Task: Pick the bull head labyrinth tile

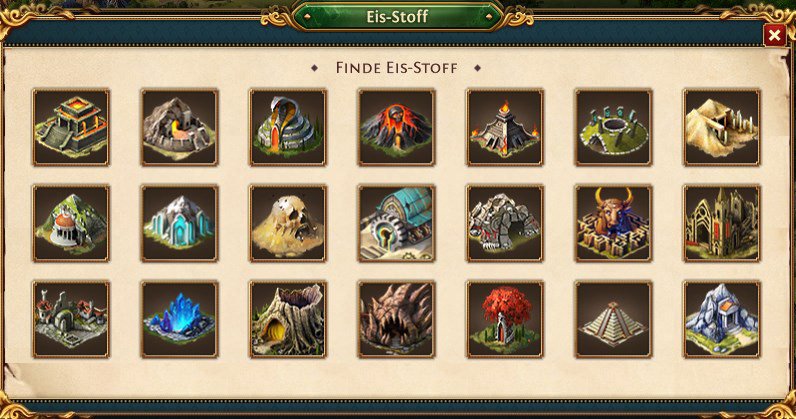Action: coord(613,223)
